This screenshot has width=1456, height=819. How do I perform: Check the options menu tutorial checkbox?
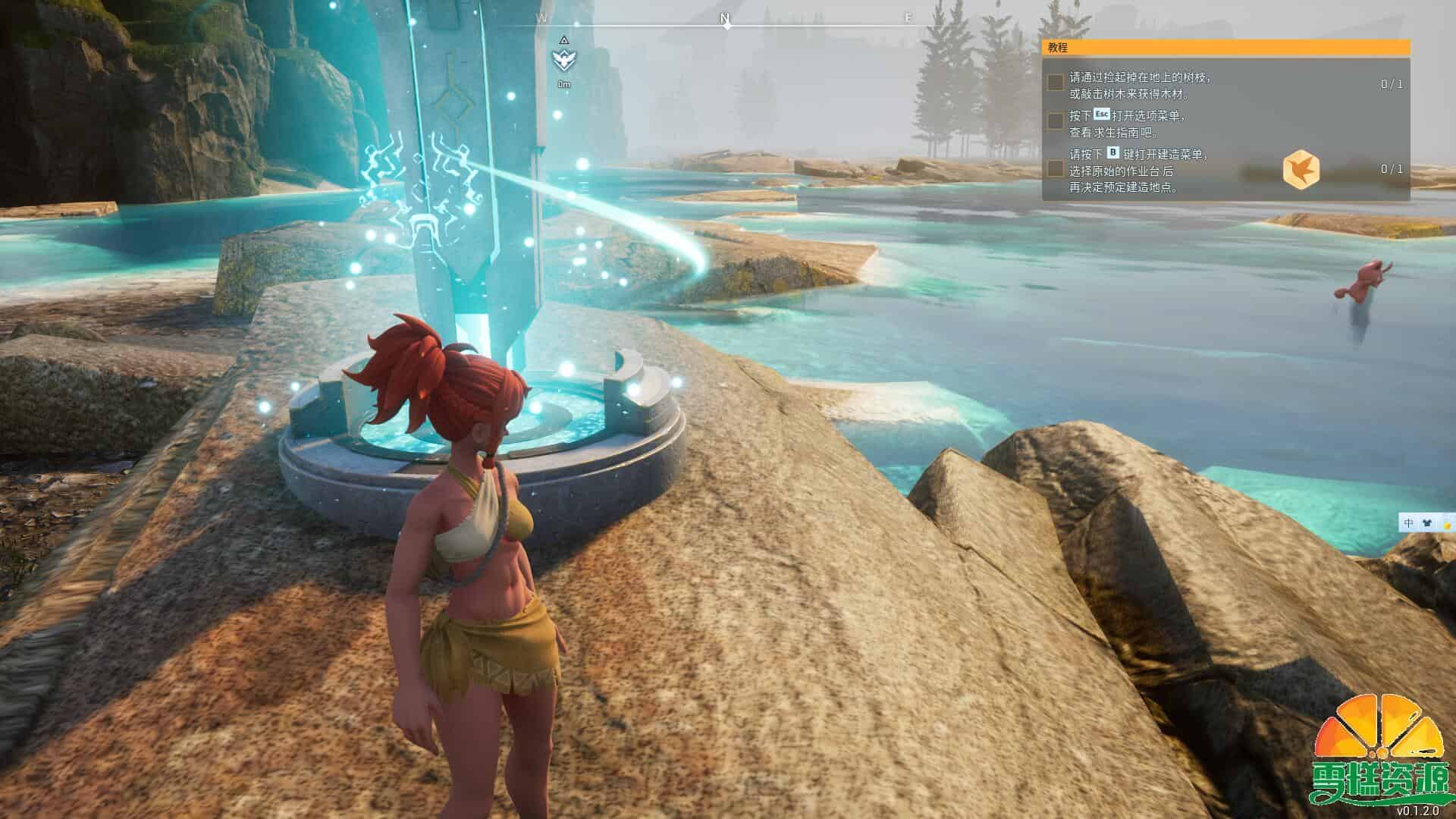pyautogui.click(x=1055, y=121)
